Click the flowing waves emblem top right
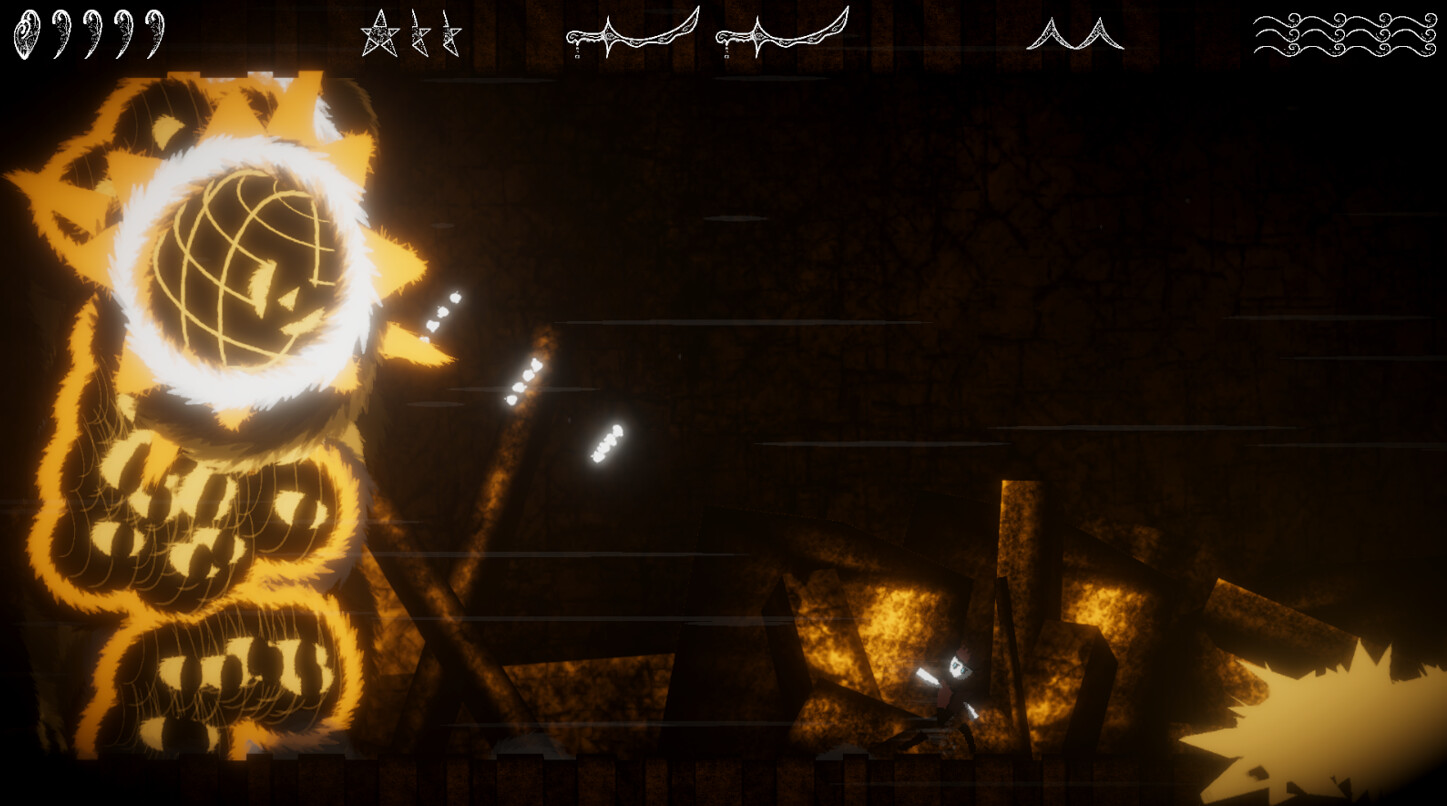 [1345, 33]
